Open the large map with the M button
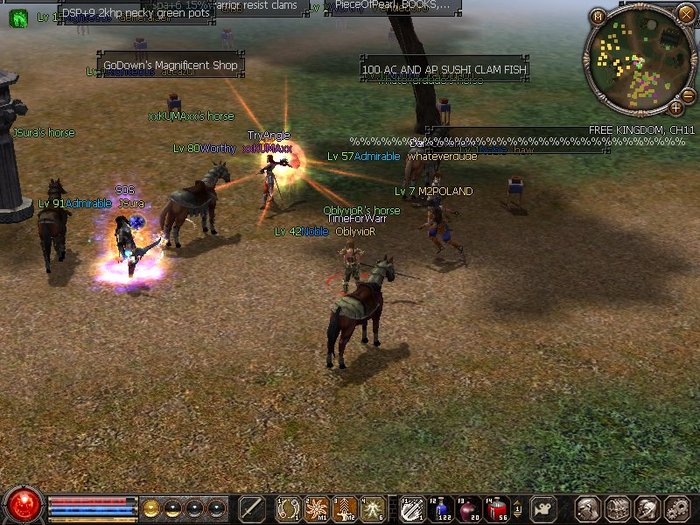Viewport: 700px width, 525px height. tap(598, 16)
